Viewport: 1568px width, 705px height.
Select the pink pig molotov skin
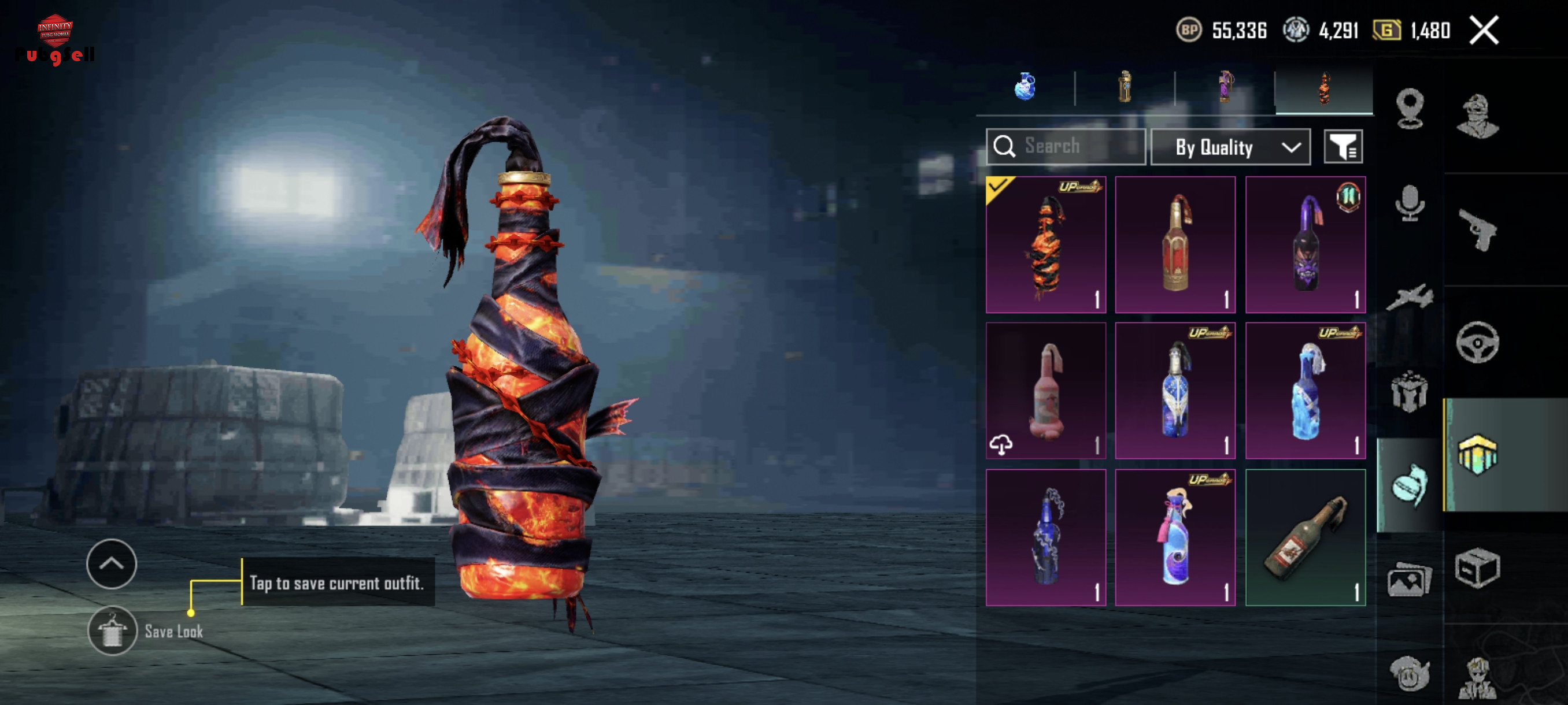pyautogui.click(x=1046, y=391)
